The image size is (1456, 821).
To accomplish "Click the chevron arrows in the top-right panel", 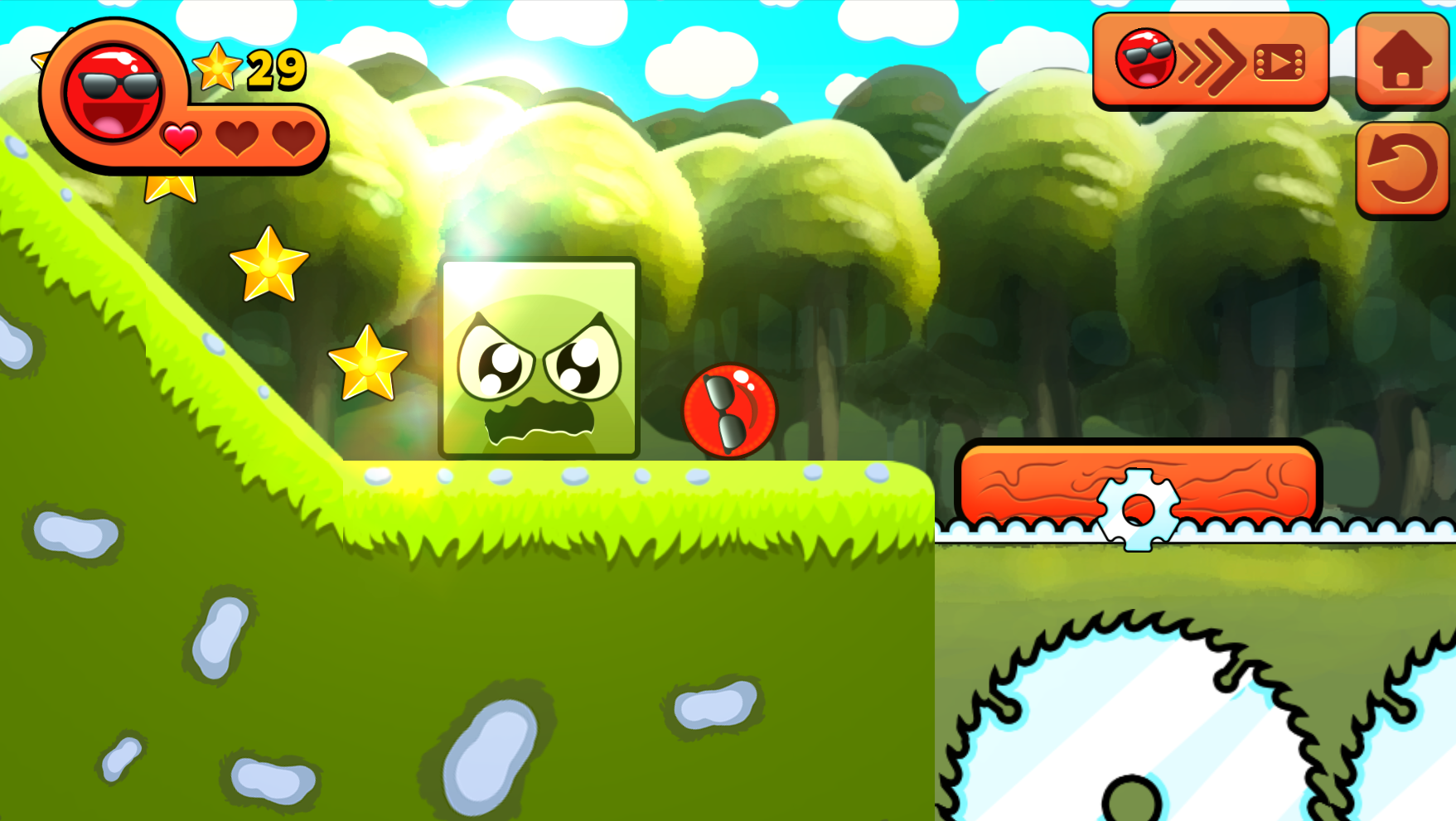I will pyautogui.click(x=1210, y=63).
